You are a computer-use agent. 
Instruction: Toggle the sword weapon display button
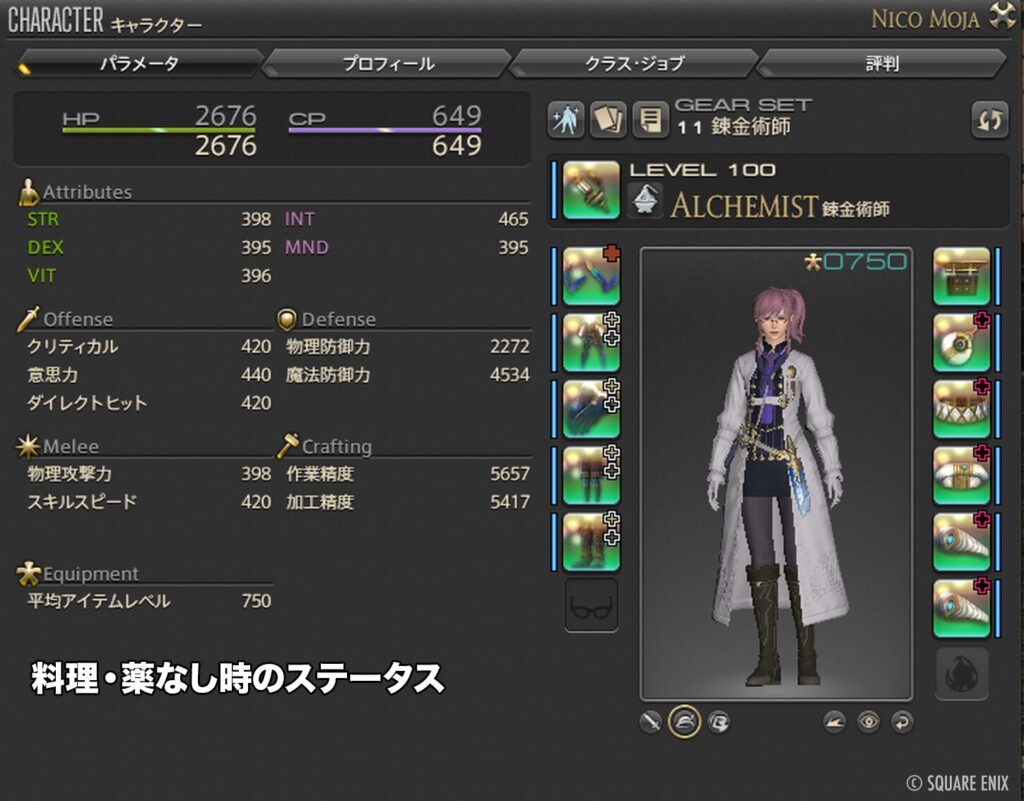[651, 721]
